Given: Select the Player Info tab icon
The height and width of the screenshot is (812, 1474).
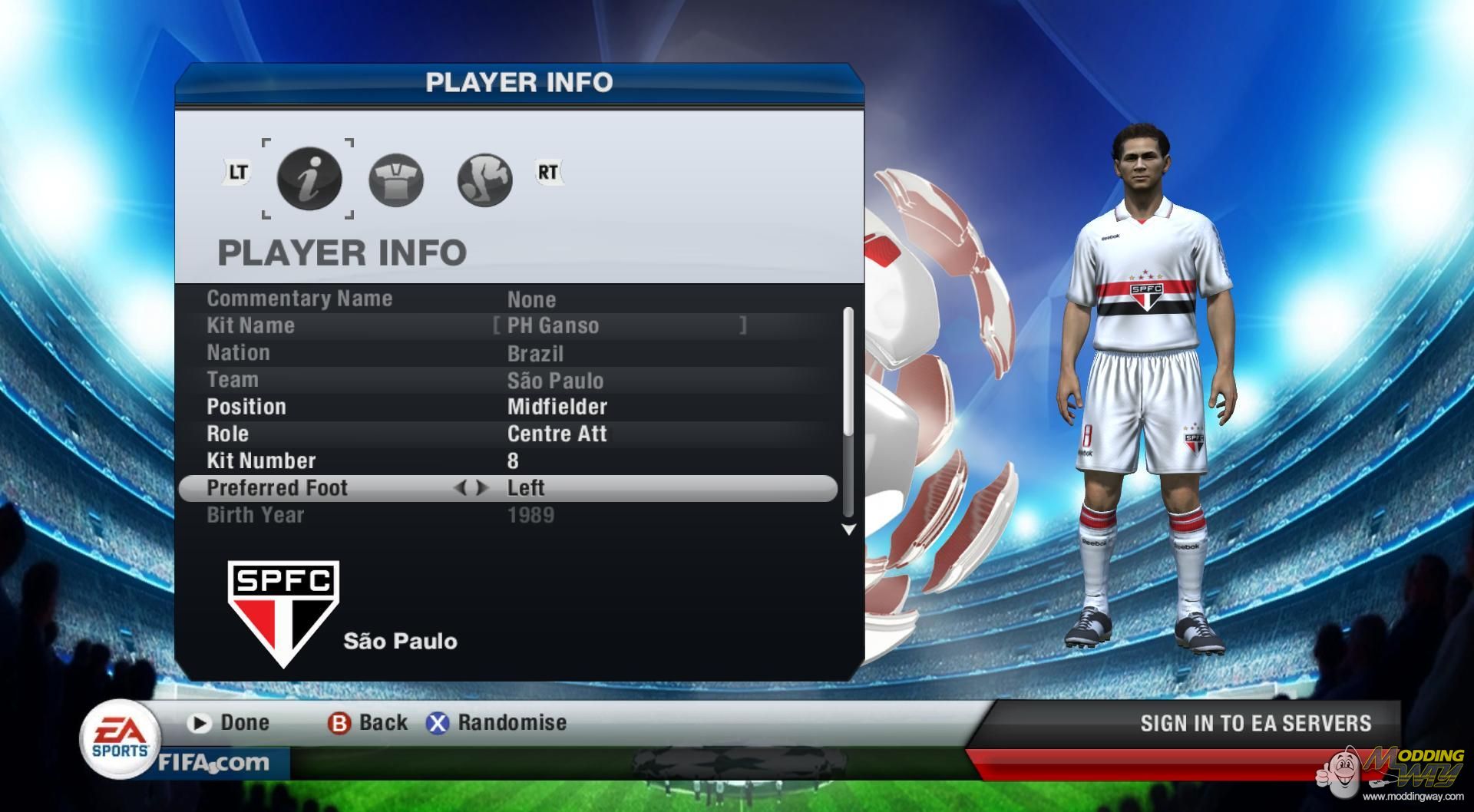Looking at the screenshot, I should (310, 177).
